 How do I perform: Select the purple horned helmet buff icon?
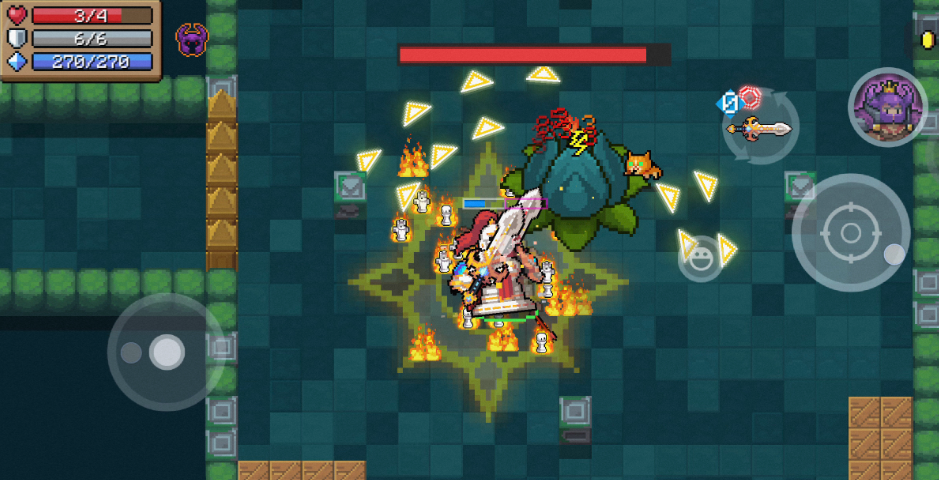[x=191, y=40]
